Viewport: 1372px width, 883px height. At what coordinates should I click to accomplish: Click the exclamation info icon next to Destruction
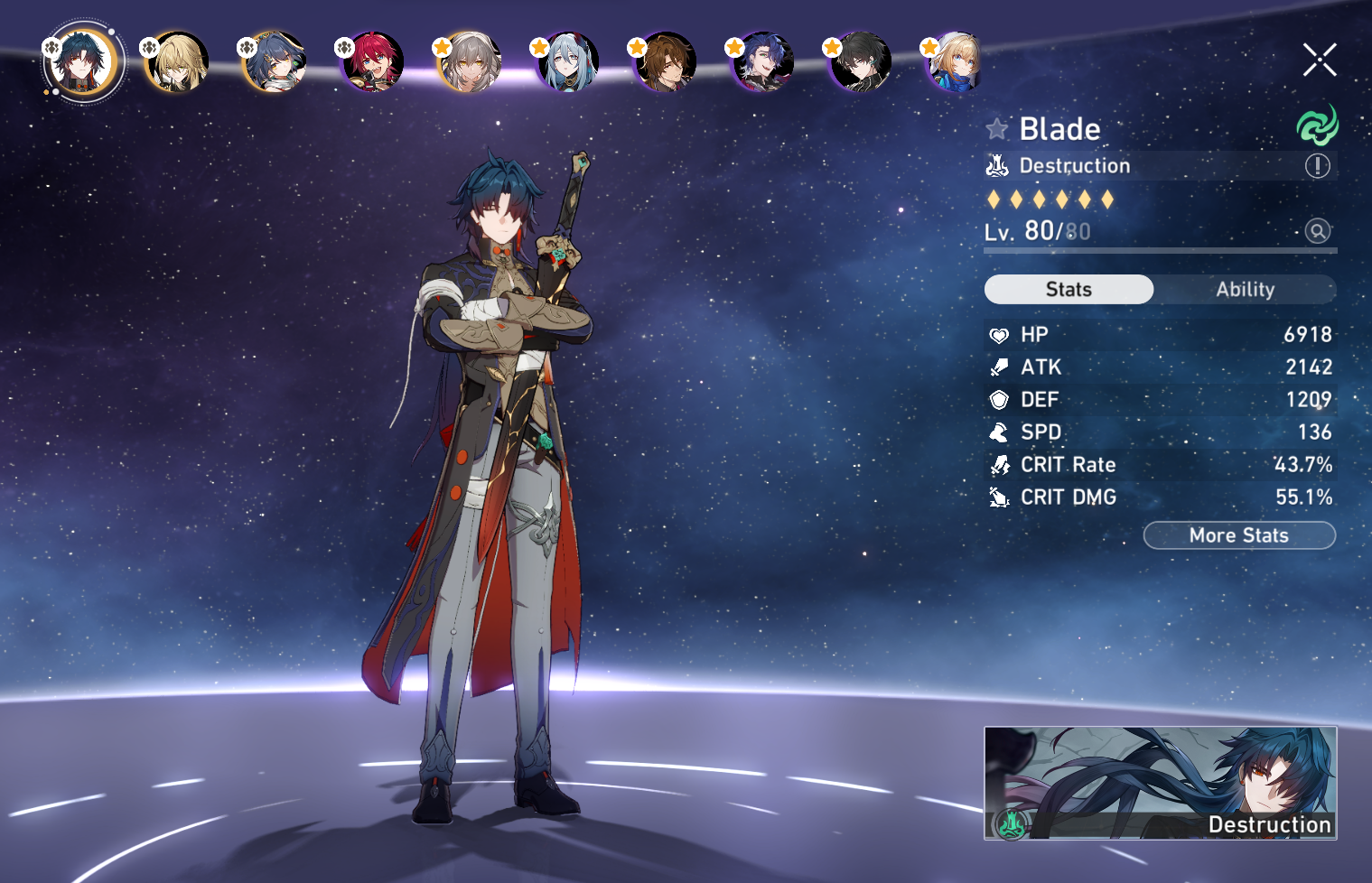(x=1317, y=165)
